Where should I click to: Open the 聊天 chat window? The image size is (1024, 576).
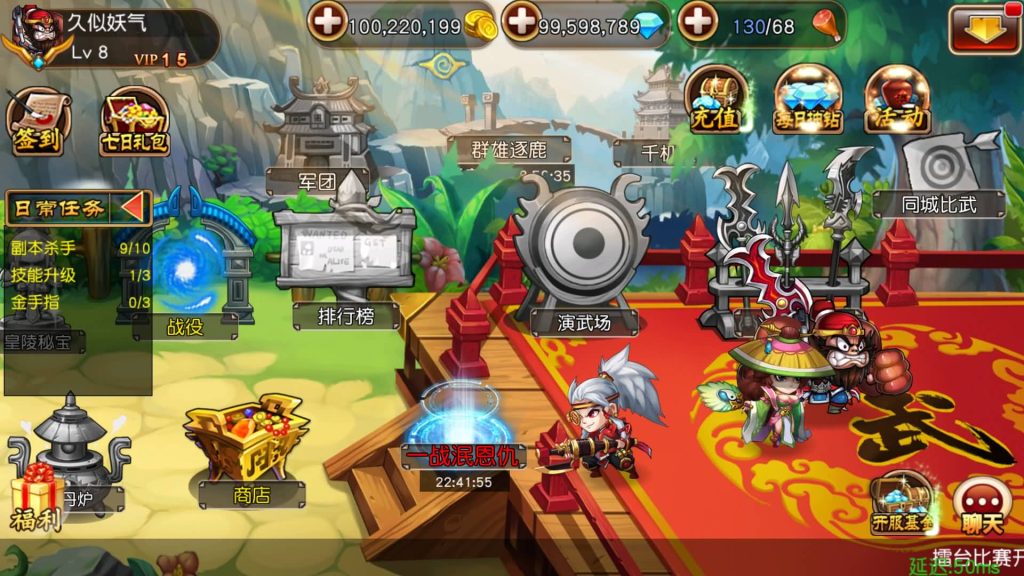click(x=980, y=505)
